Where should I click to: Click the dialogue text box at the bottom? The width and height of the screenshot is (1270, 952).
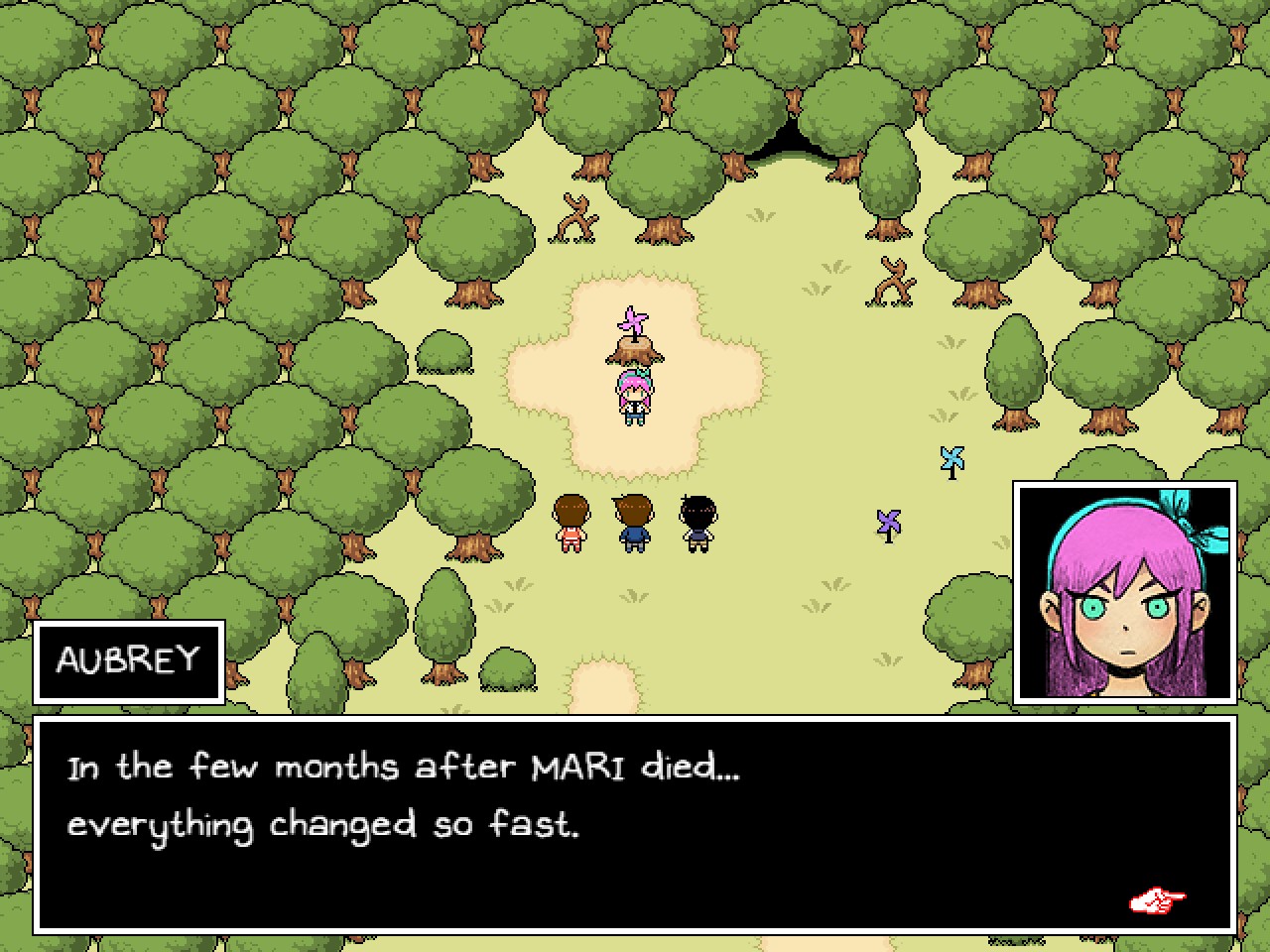(635, 823)
